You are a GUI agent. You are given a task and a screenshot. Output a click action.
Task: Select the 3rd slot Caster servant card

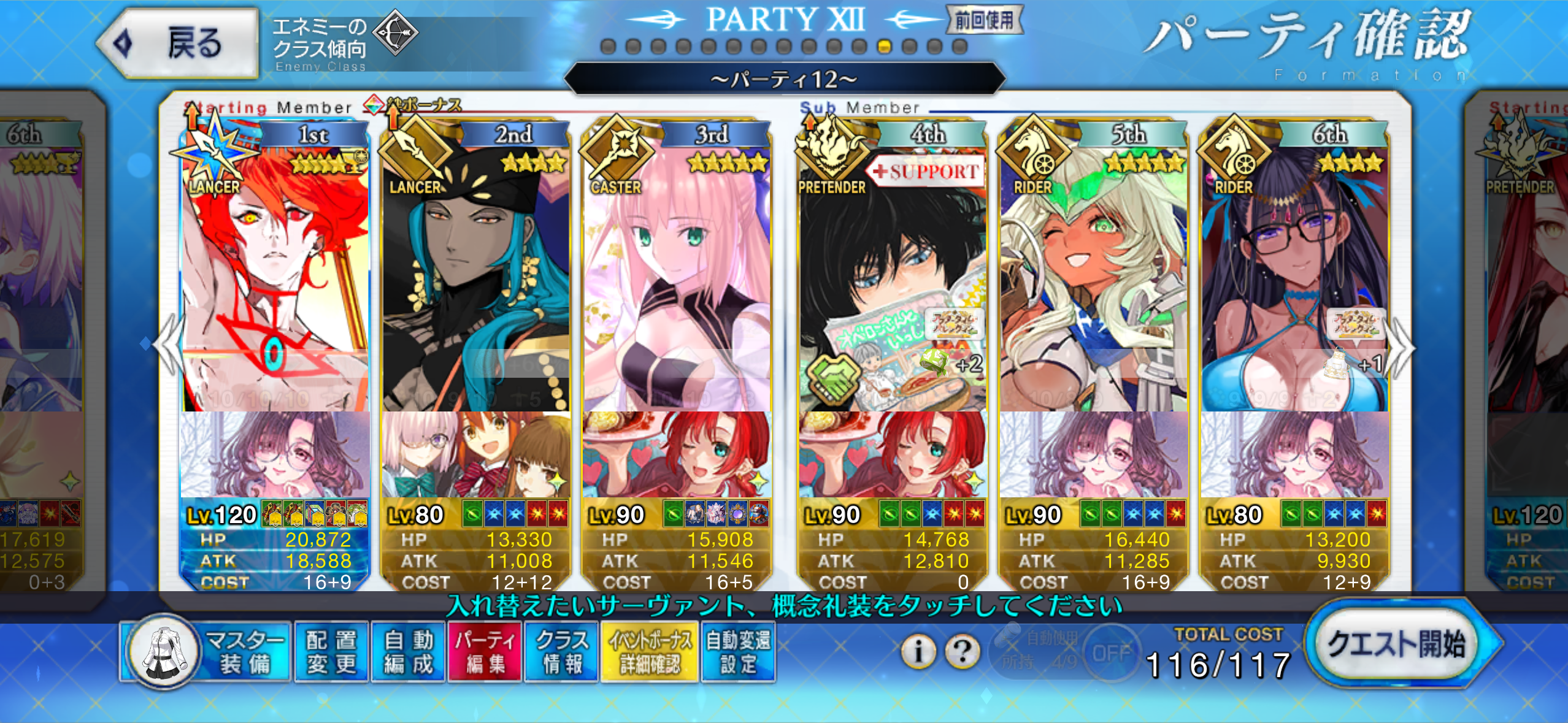[676, 276]
